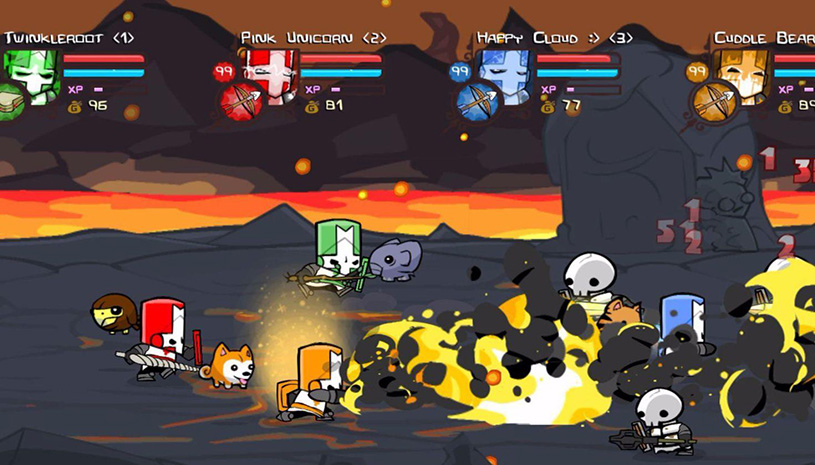Image resolution: width=815 pixels, height=465 pixels.
Task: Activate Happy Cloud's blue bow item icon
Action: point(477,101)
